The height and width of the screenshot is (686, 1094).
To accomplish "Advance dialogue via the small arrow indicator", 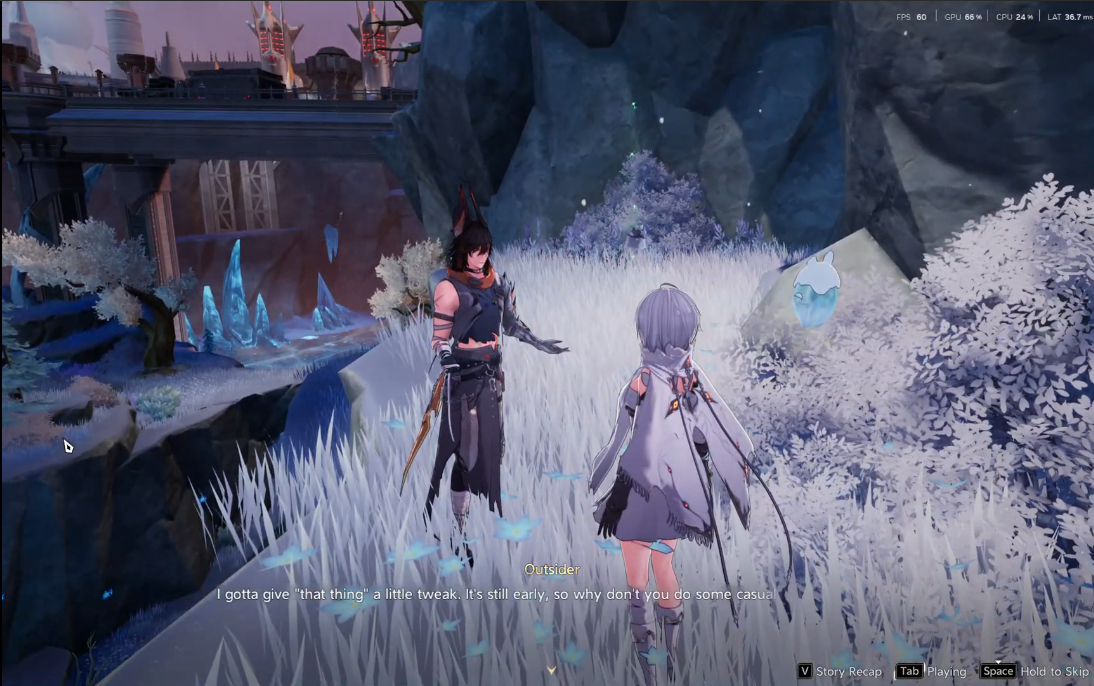I will pyautogui.click(x=550, y=669).
